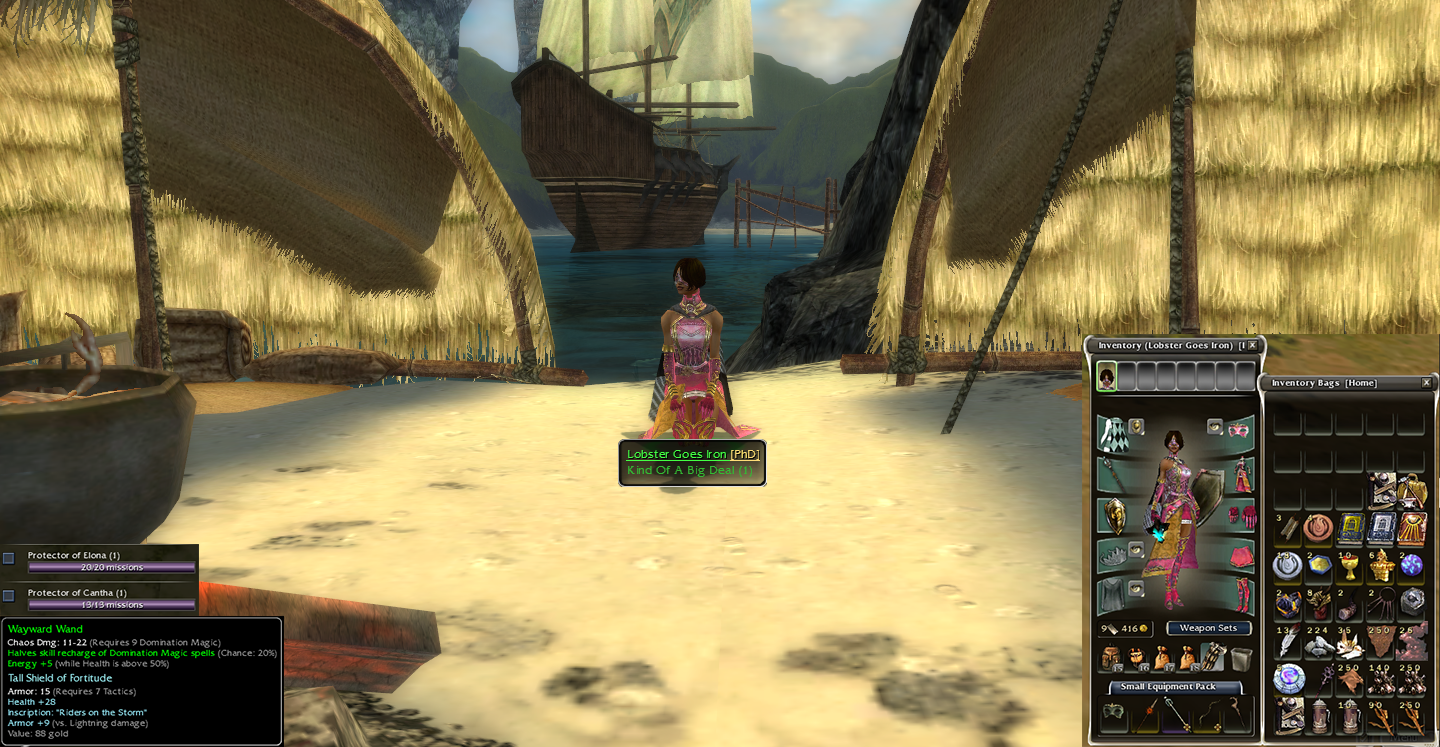Select the character portrait in Inventory
Image resolution: width=1440 pixels, height=747 pixels.
tap(1107, 377)
